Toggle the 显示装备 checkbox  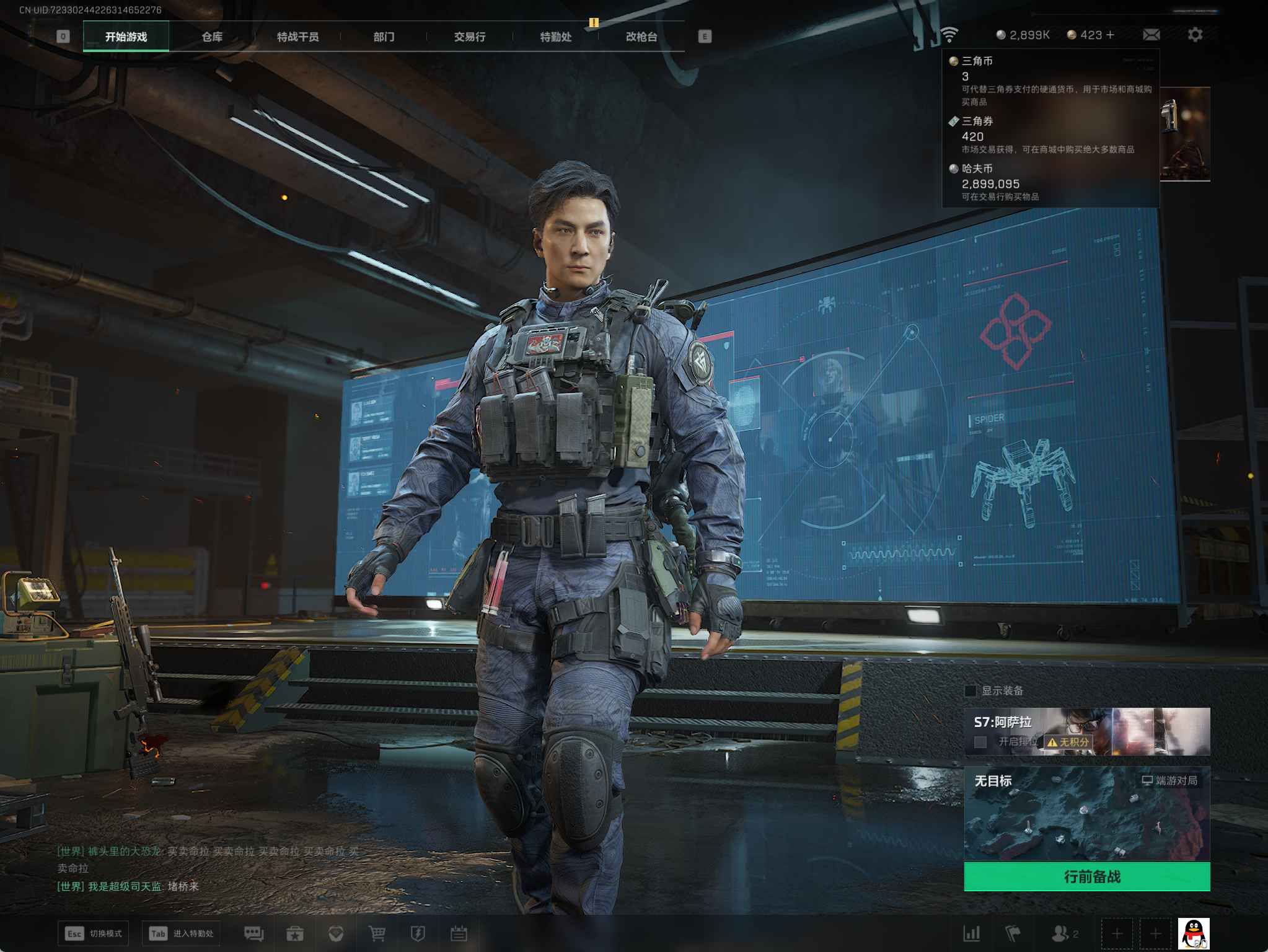971,690
